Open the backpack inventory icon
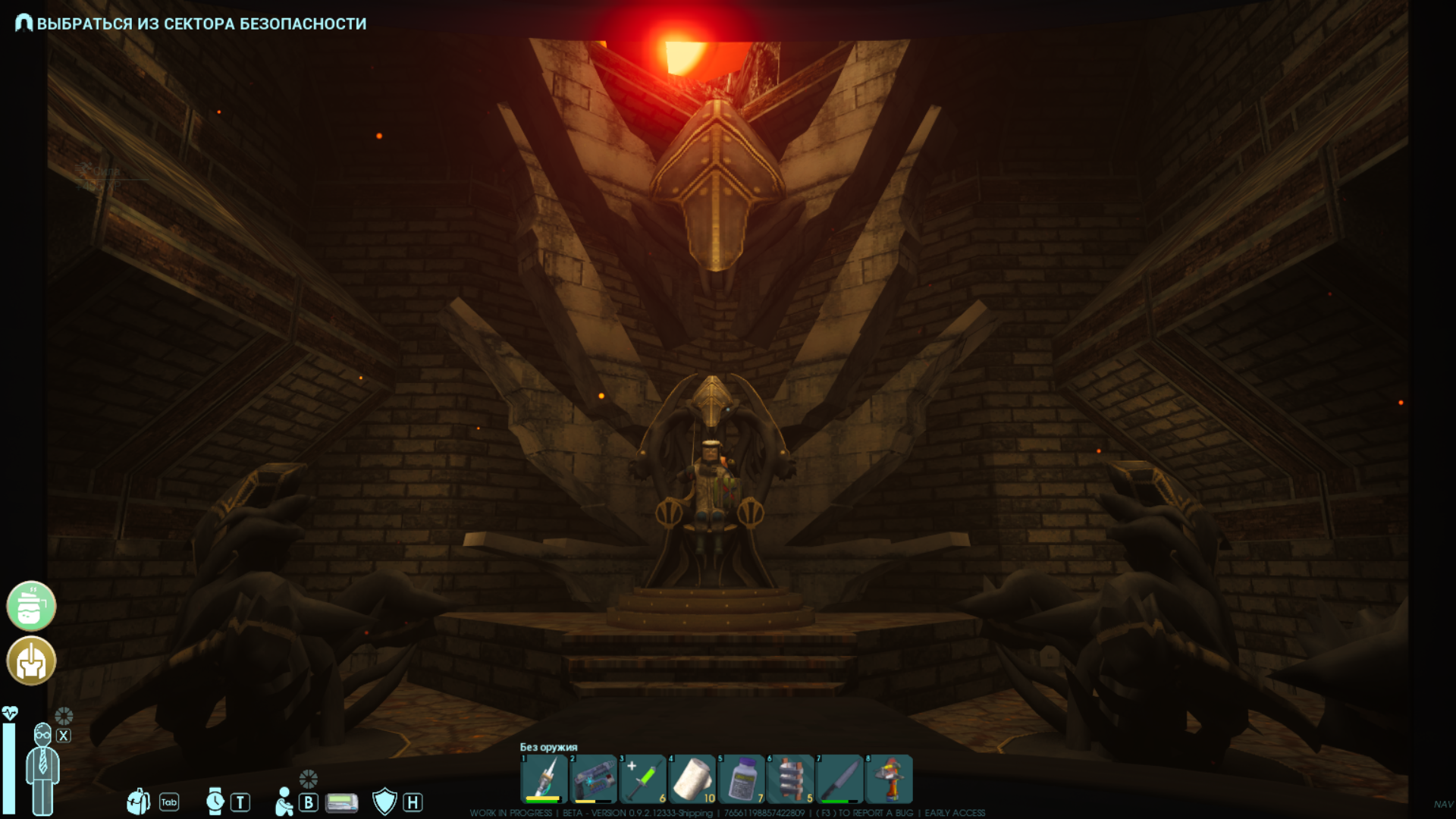 138,802
